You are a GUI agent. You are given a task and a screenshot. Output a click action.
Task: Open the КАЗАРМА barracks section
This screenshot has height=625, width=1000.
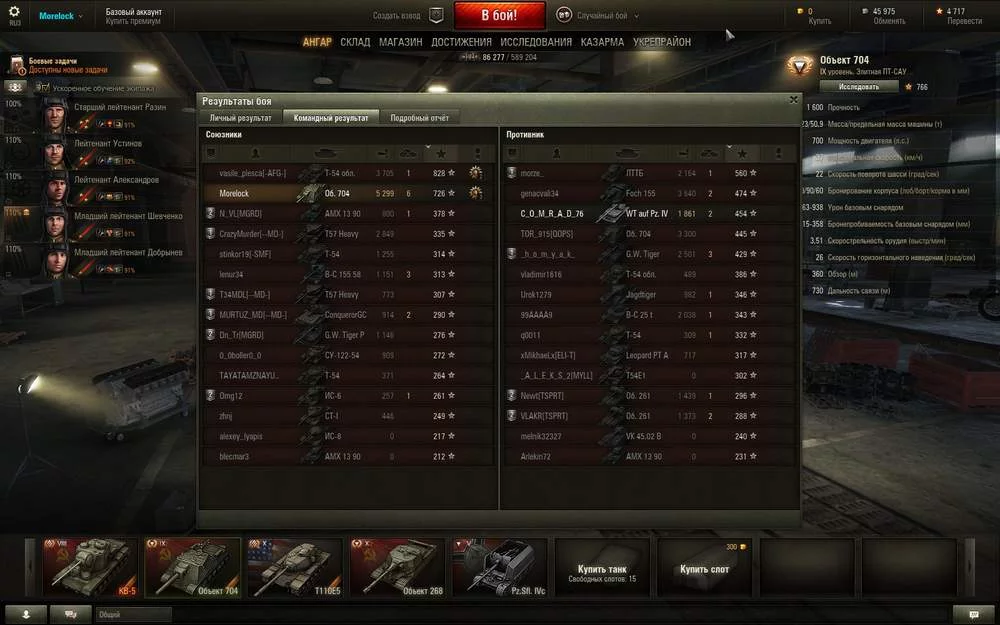click(603, 42)
